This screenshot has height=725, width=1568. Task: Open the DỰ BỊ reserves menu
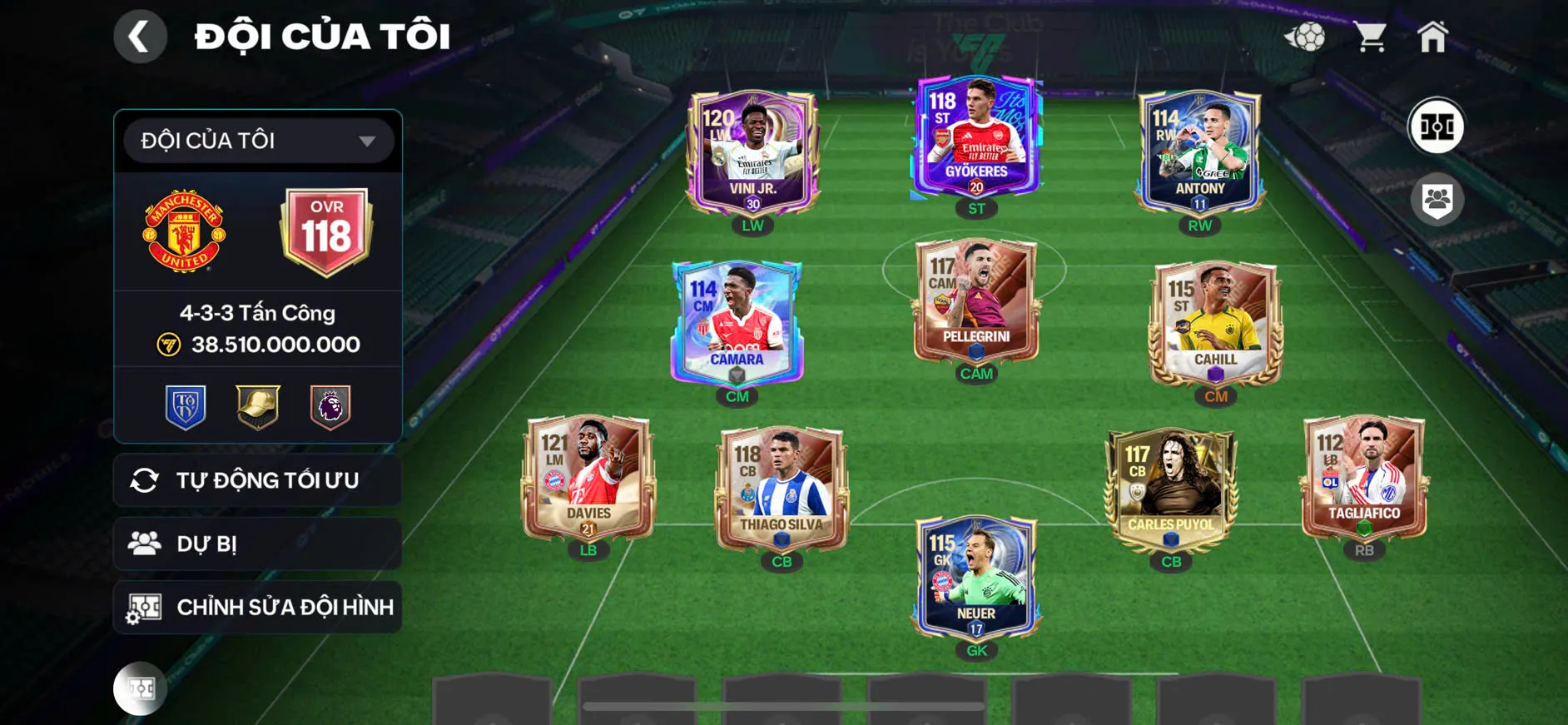[256, 544]
